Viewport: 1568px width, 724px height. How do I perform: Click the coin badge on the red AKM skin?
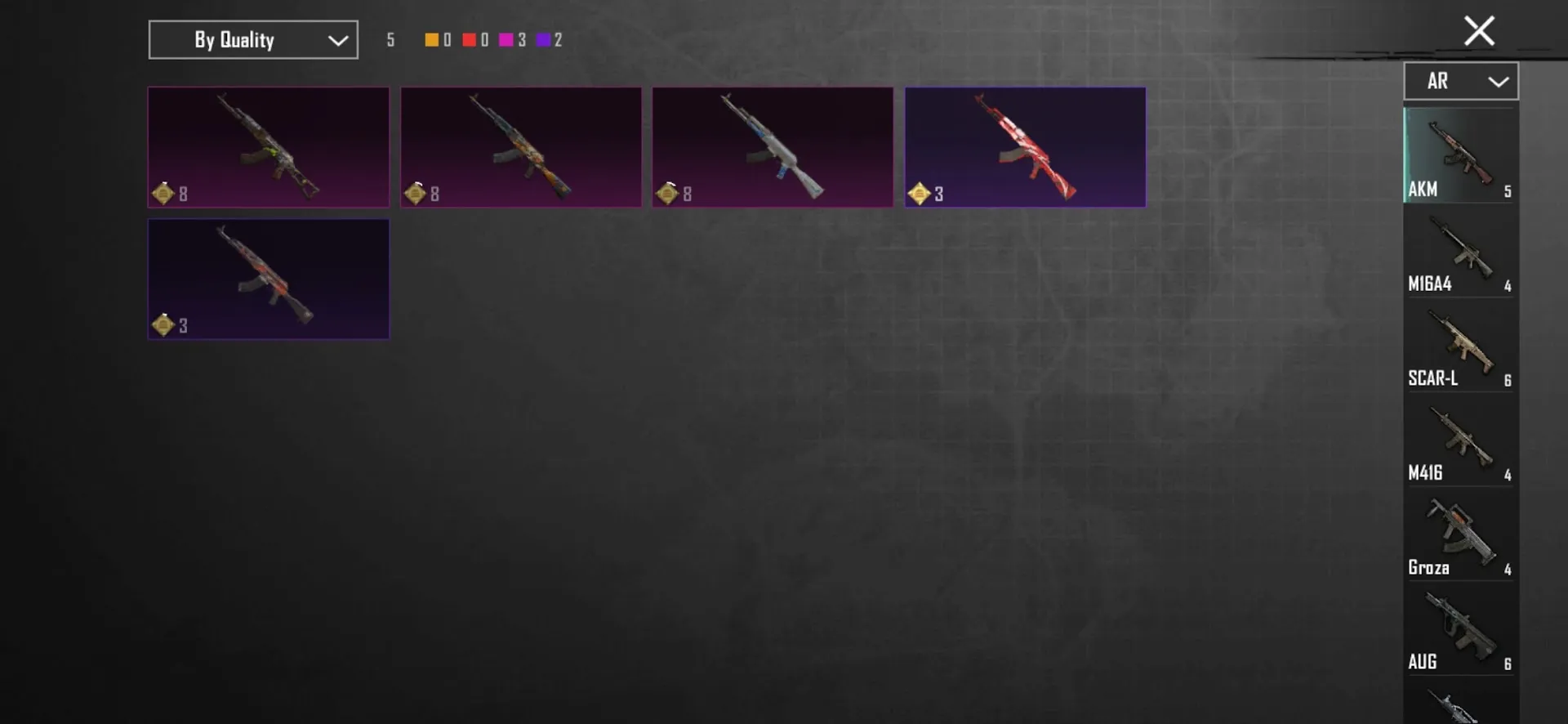click(x=921, y=194)
